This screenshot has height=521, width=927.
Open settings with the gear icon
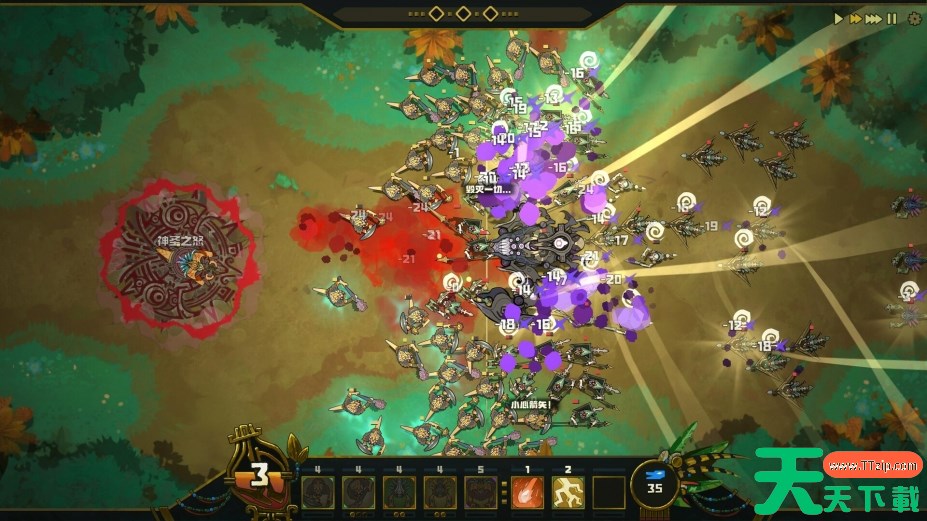(x=913, y=18)
